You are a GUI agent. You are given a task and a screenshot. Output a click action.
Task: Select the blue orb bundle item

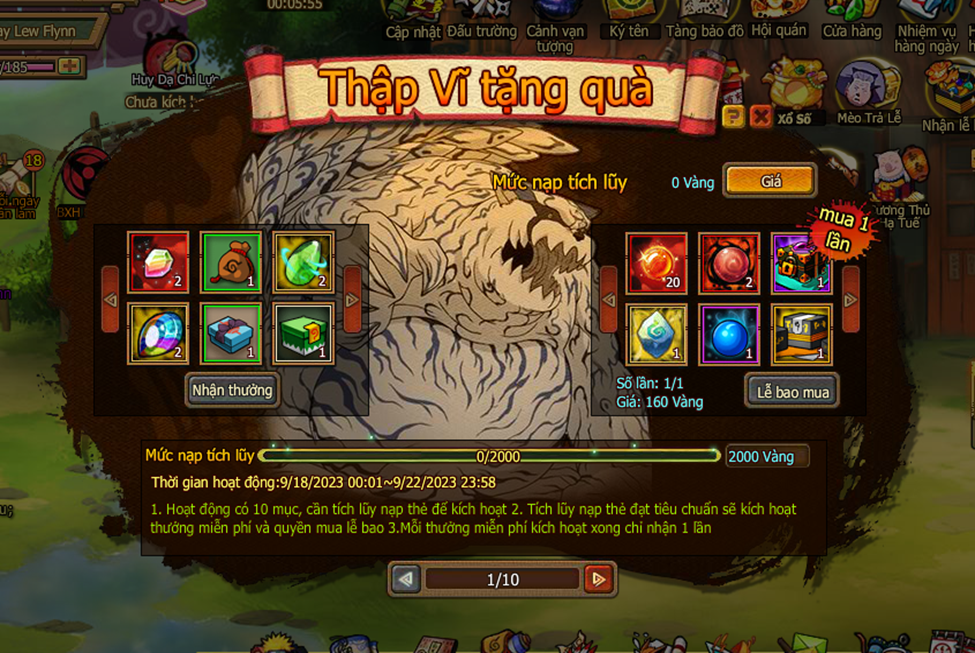[x=729, y=335]
